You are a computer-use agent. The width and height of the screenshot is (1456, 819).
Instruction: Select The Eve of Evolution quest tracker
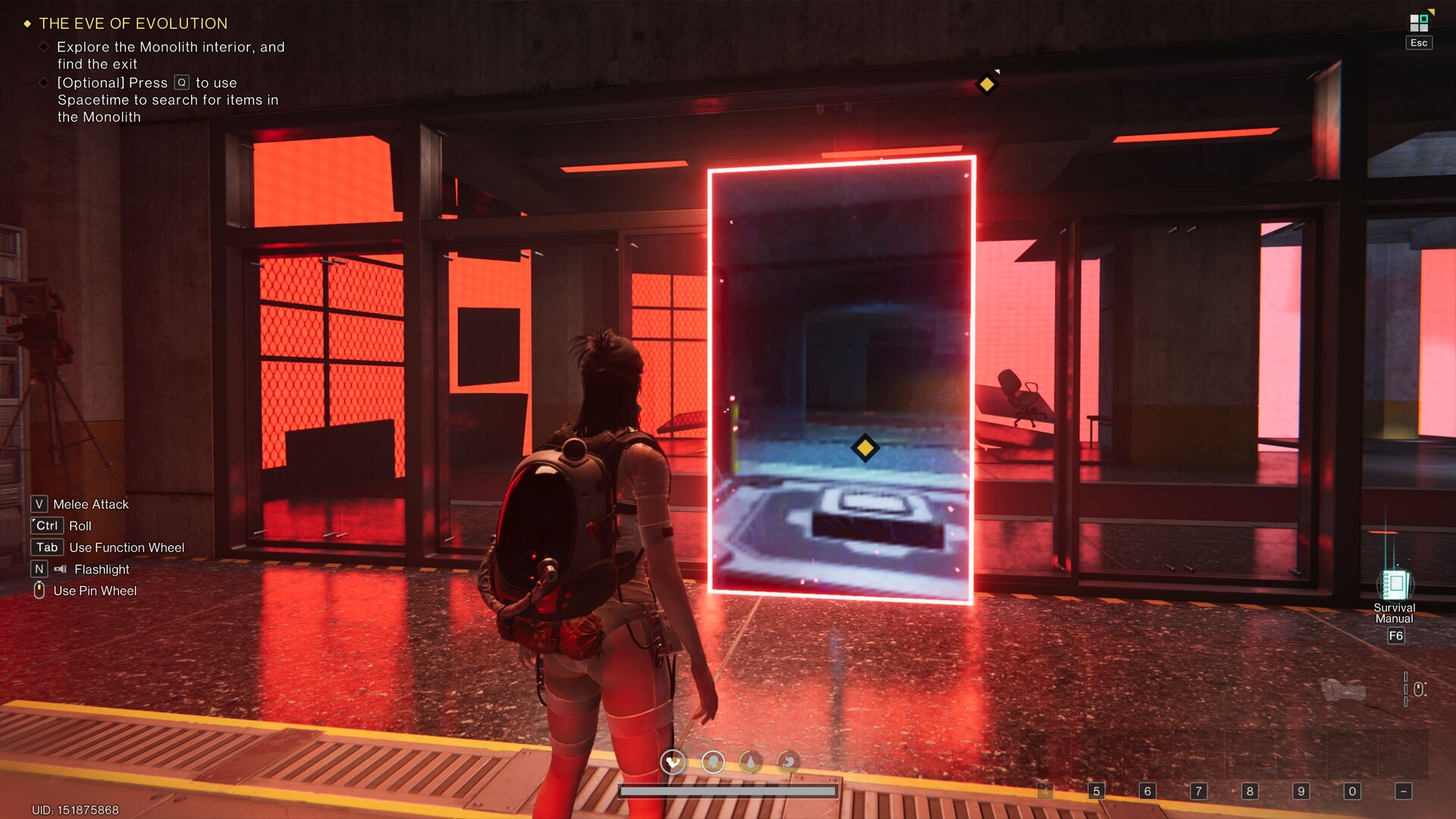point(133,24)
